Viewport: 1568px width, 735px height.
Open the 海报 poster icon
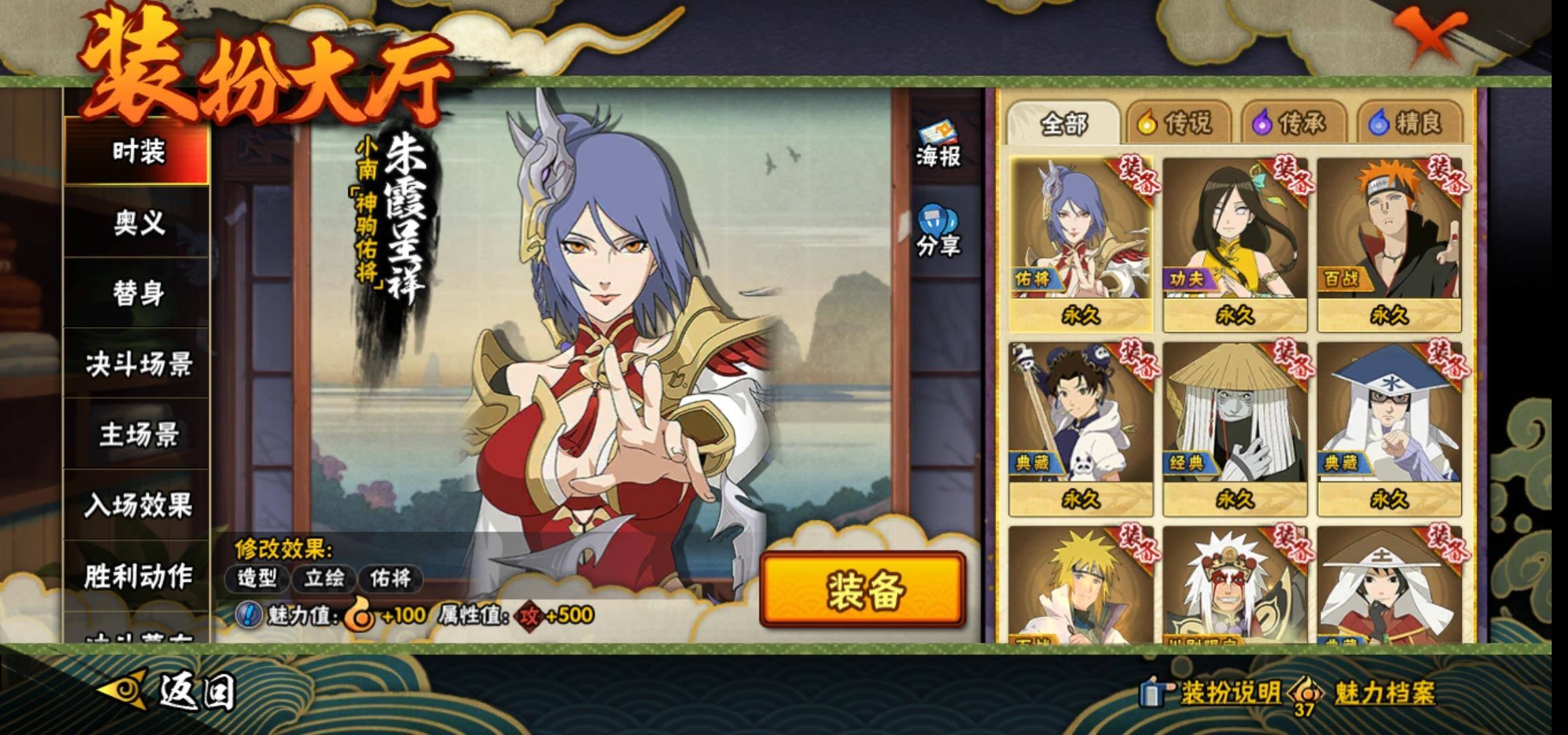pos(938,145)
